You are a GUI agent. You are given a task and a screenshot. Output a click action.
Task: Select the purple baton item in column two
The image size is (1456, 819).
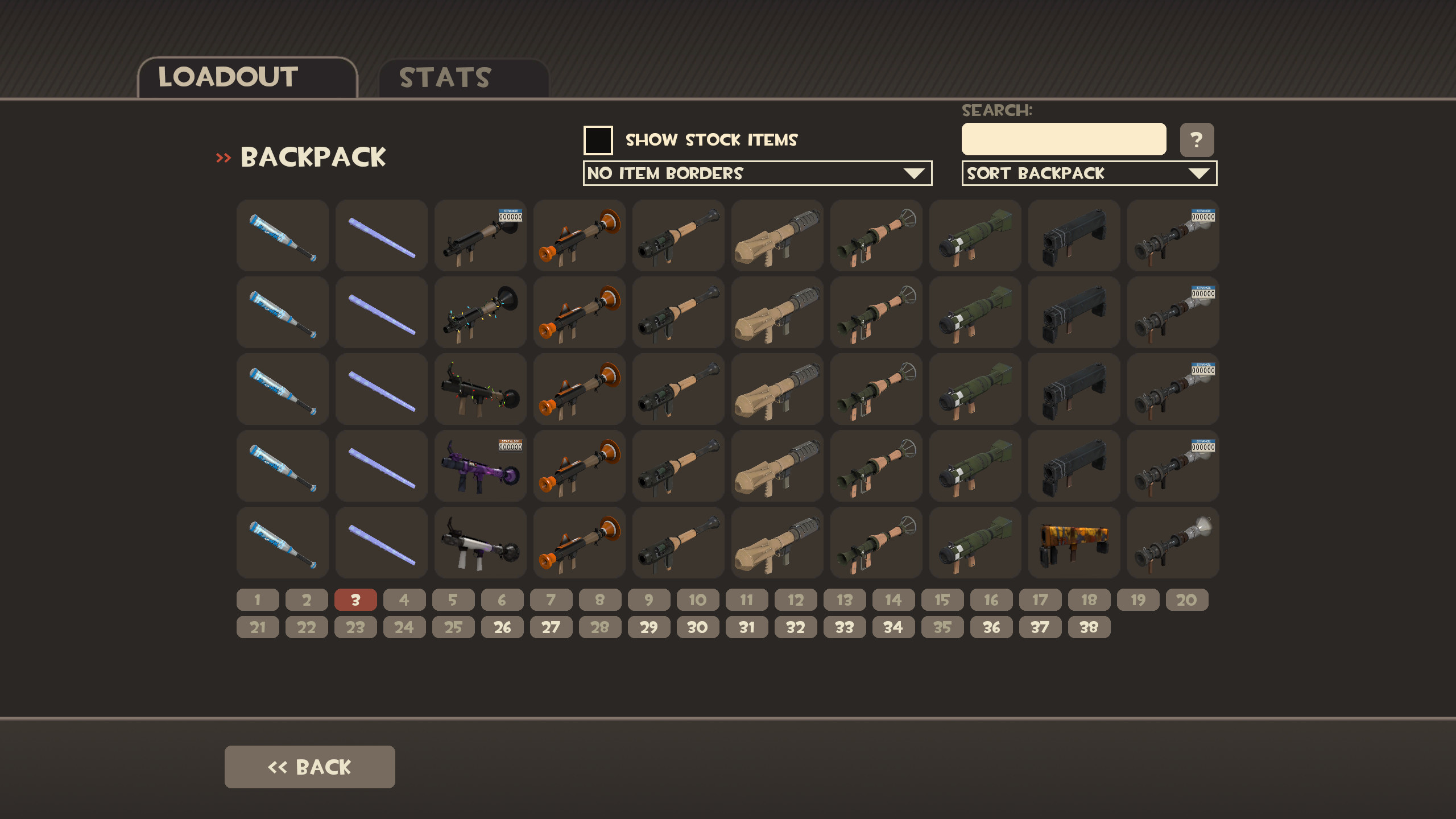coord(381,236)
